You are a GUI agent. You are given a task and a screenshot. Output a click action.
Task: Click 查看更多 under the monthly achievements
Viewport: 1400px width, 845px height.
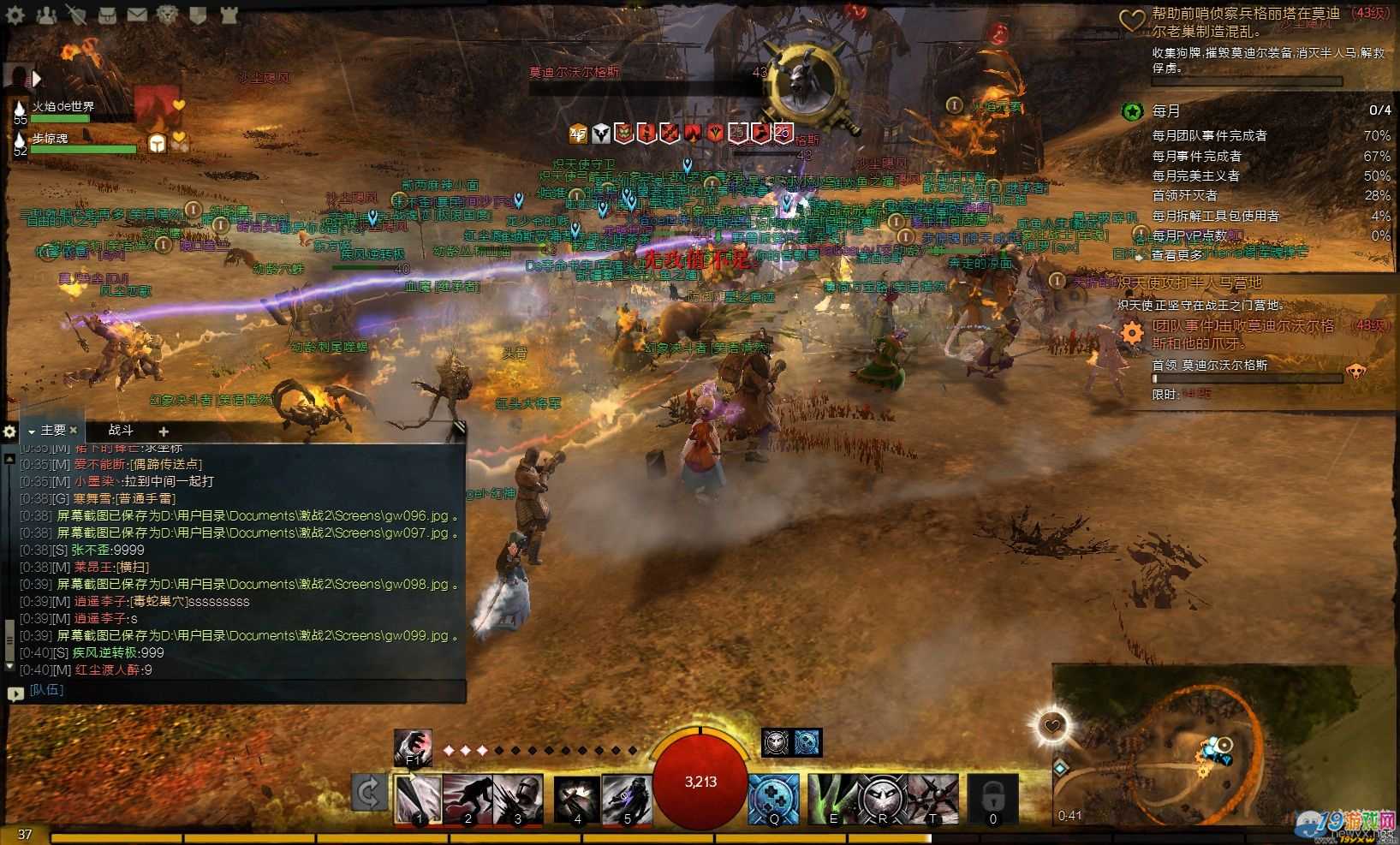1177,254
